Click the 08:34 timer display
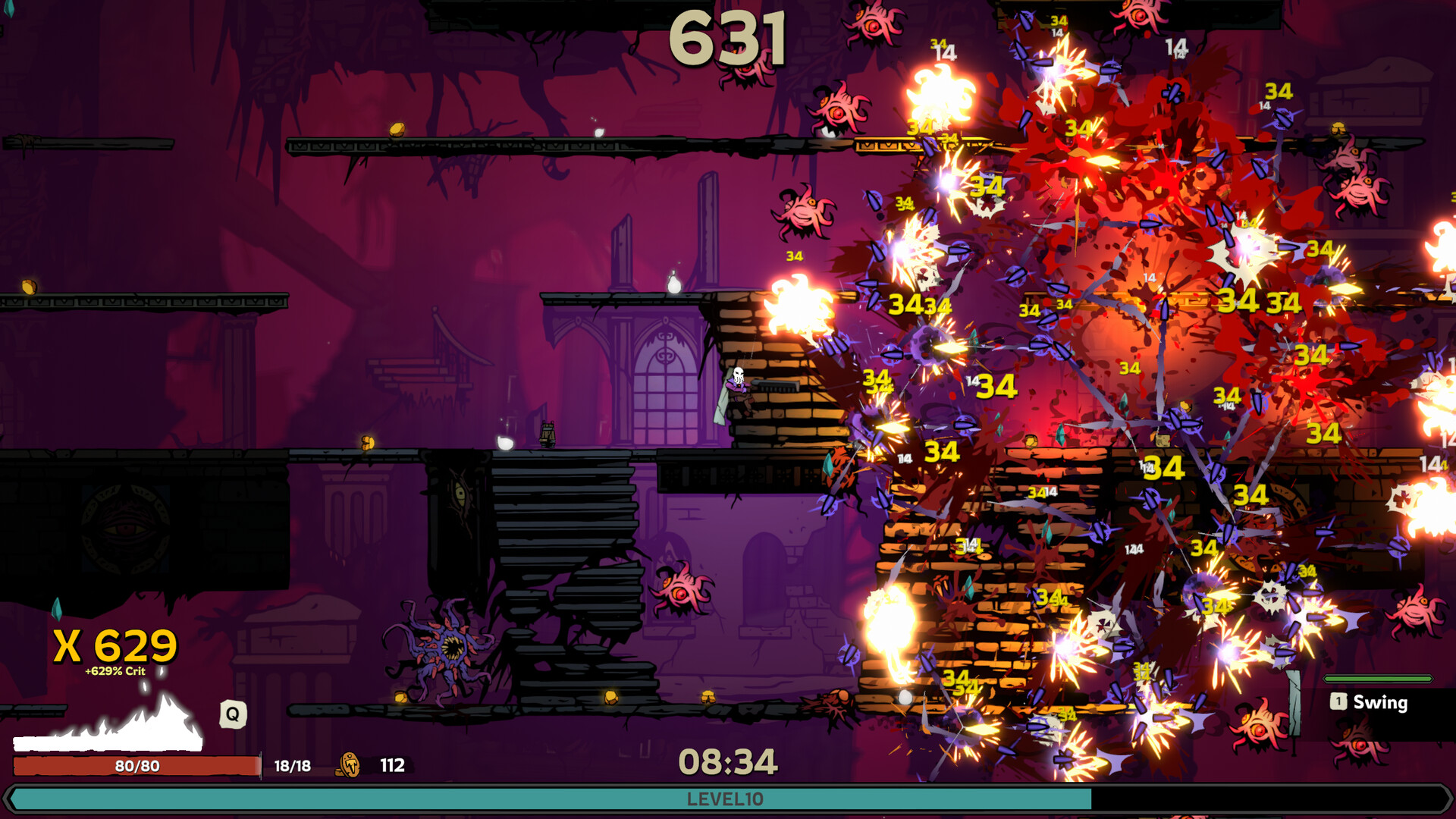Viewport: 1456px width, 819px height. click(730, 760)
